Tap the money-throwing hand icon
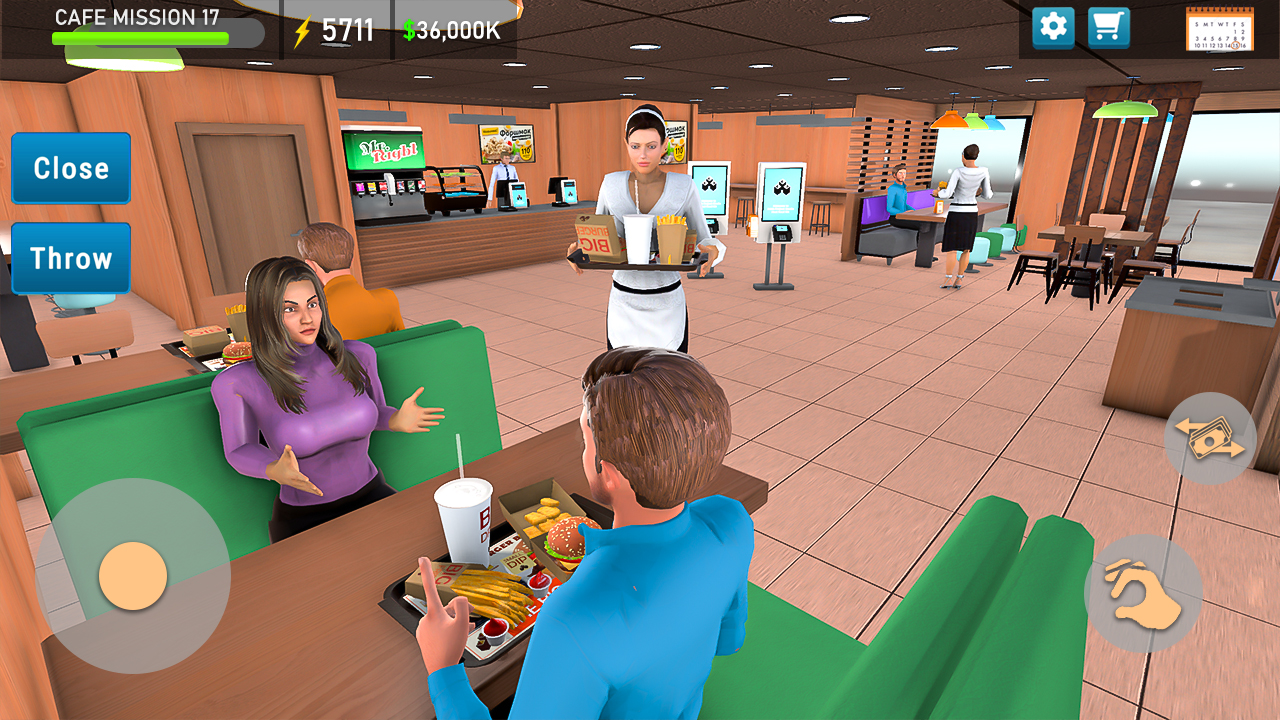This screenshot has height=720, width=1280. 1210,438
